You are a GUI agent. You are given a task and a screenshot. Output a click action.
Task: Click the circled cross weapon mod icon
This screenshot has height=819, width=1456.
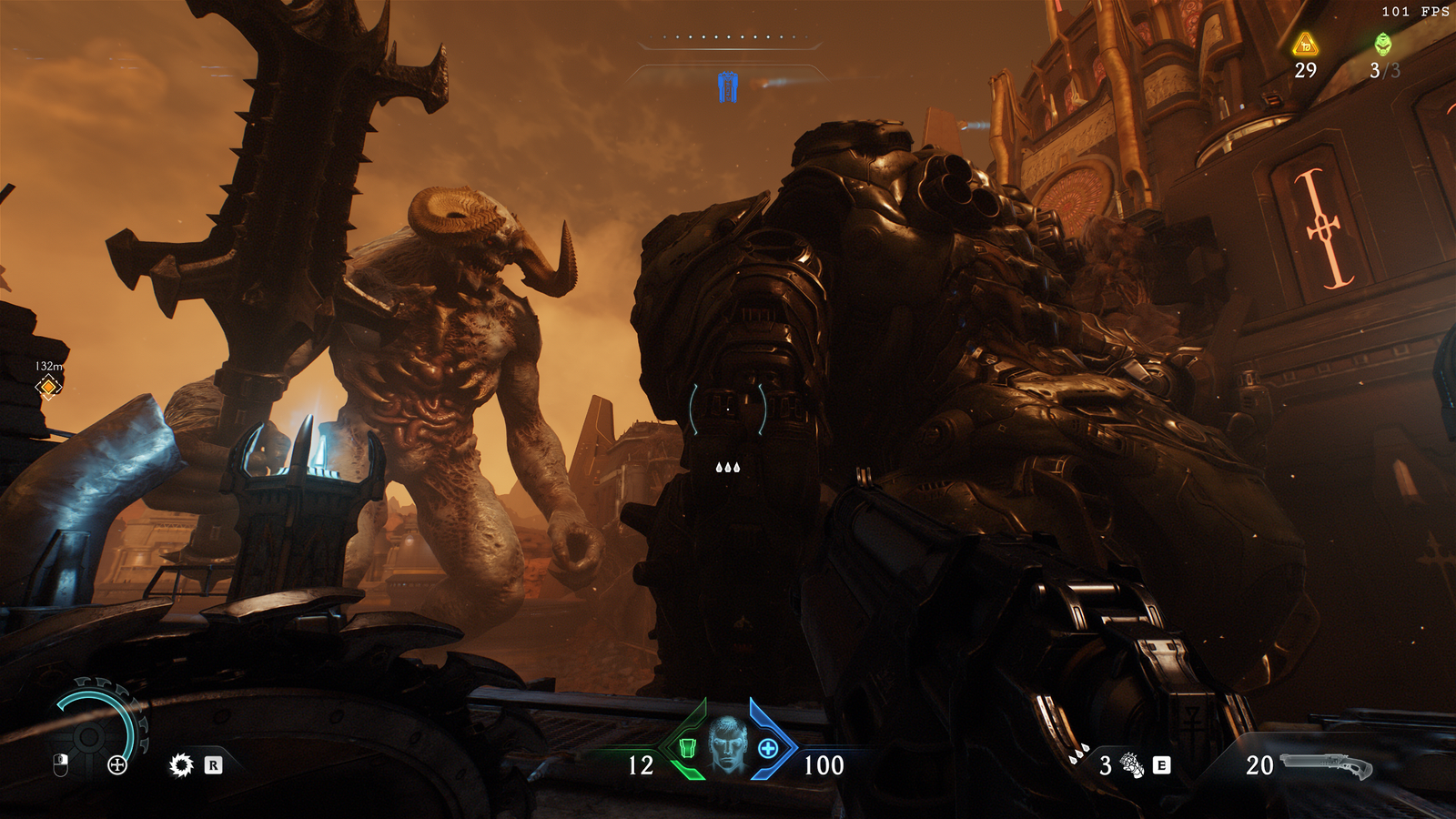(x=117, y=765)
